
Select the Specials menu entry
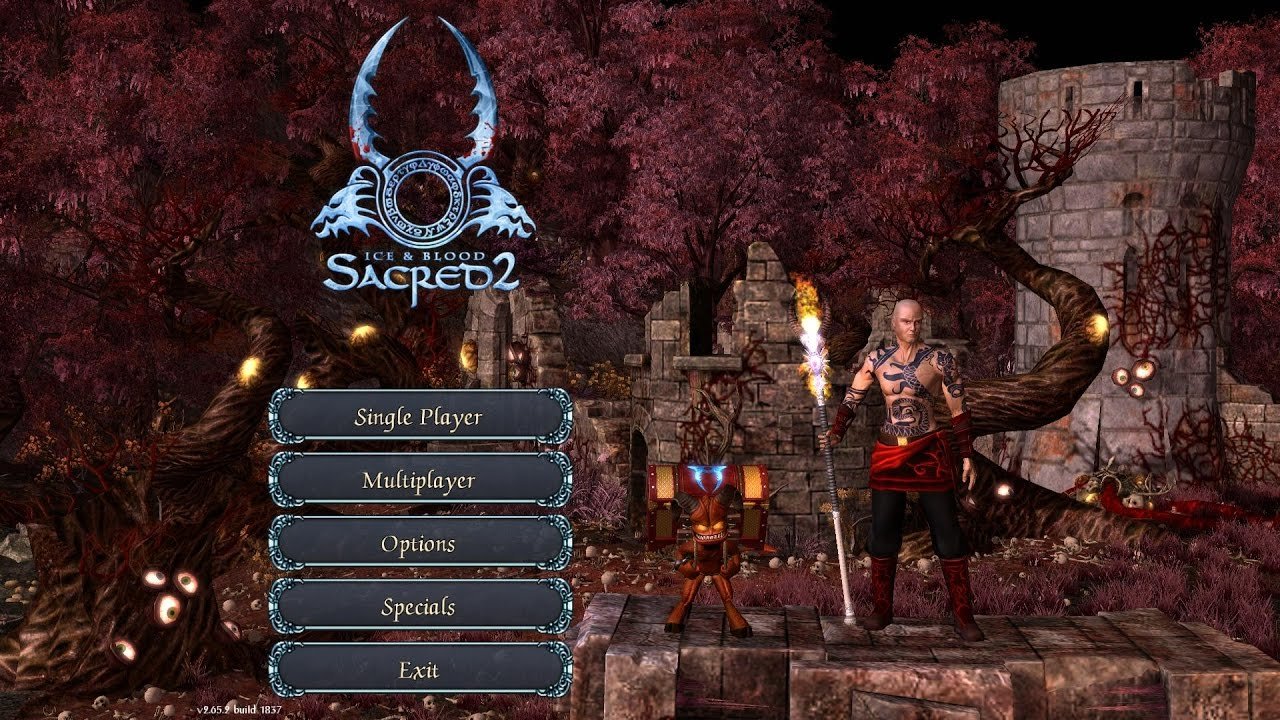[x=419, y=607]
